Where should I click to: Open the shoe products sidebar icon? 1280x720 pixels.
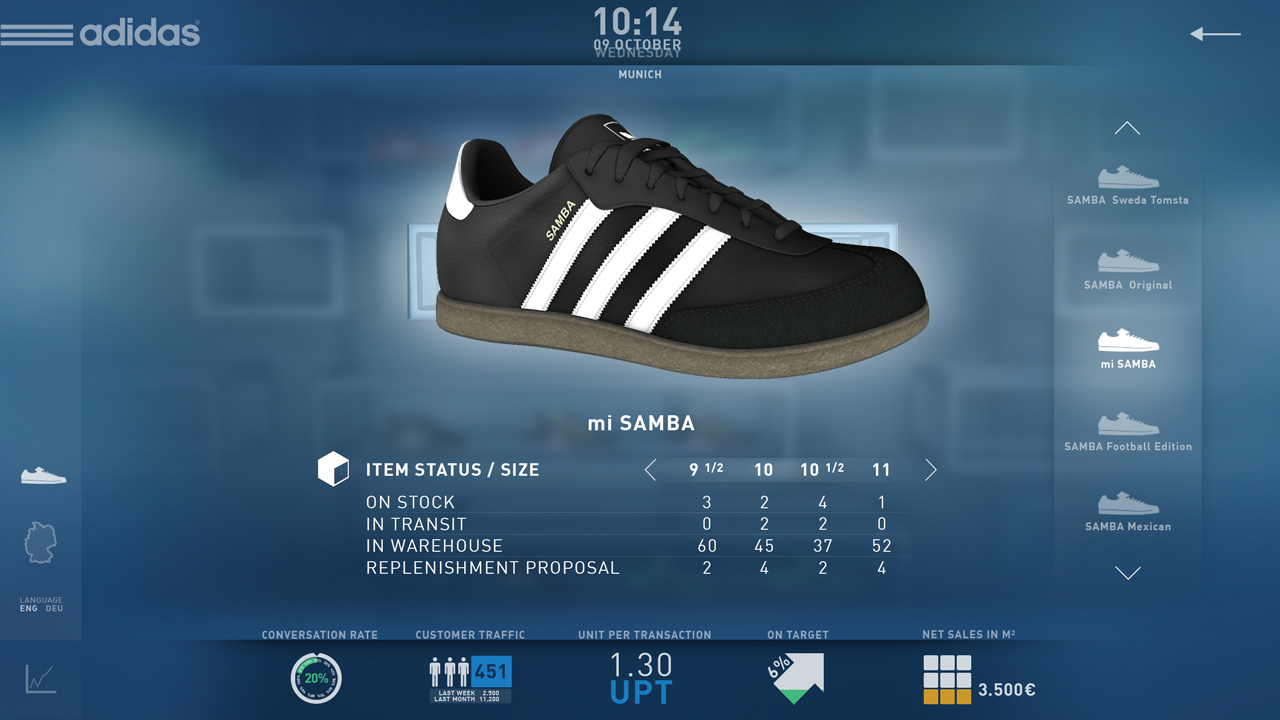(43, 475)
